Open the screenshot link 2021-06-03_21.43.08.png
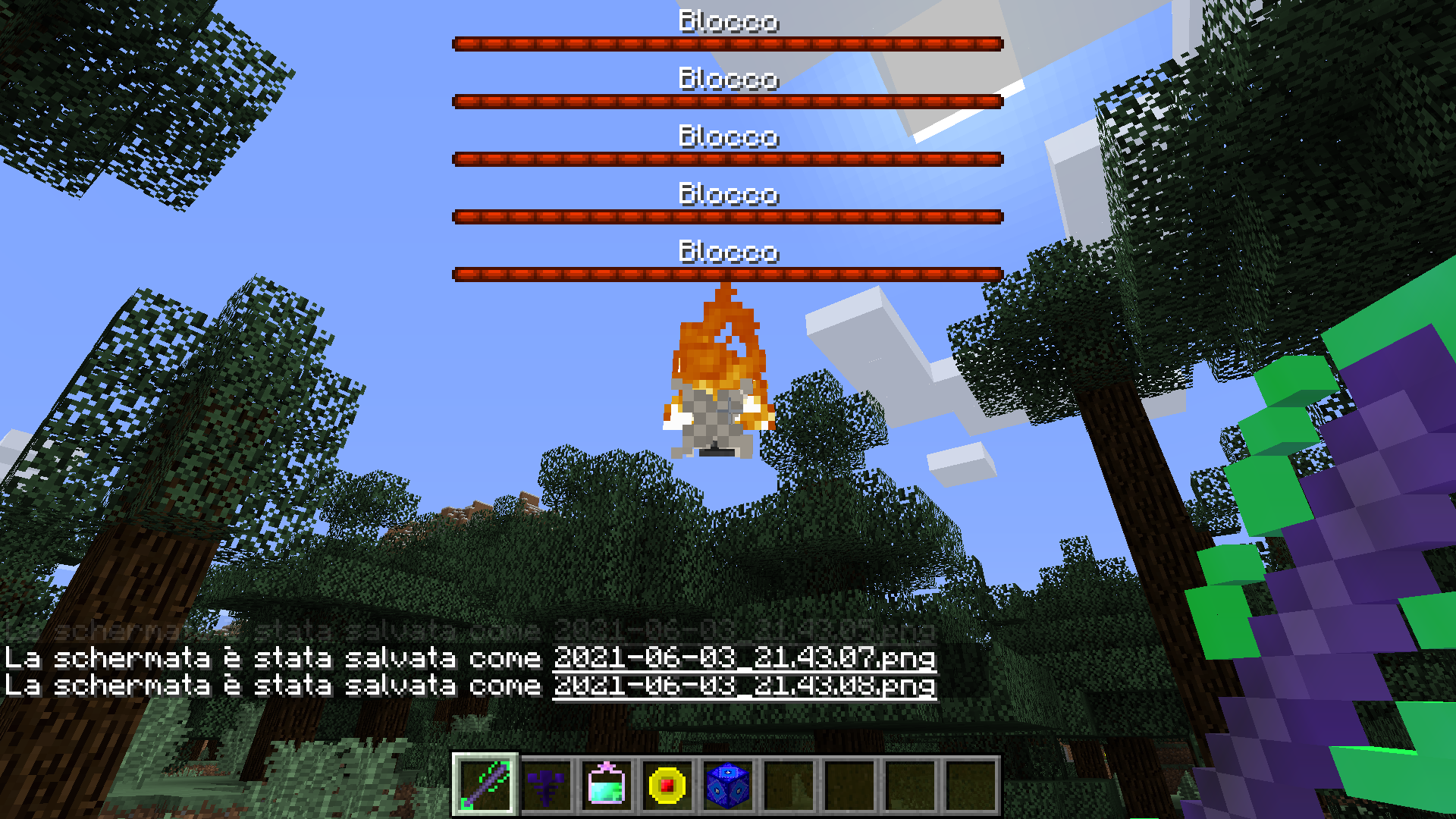This screenshot has width=1456, height=819. pos(745,686)
